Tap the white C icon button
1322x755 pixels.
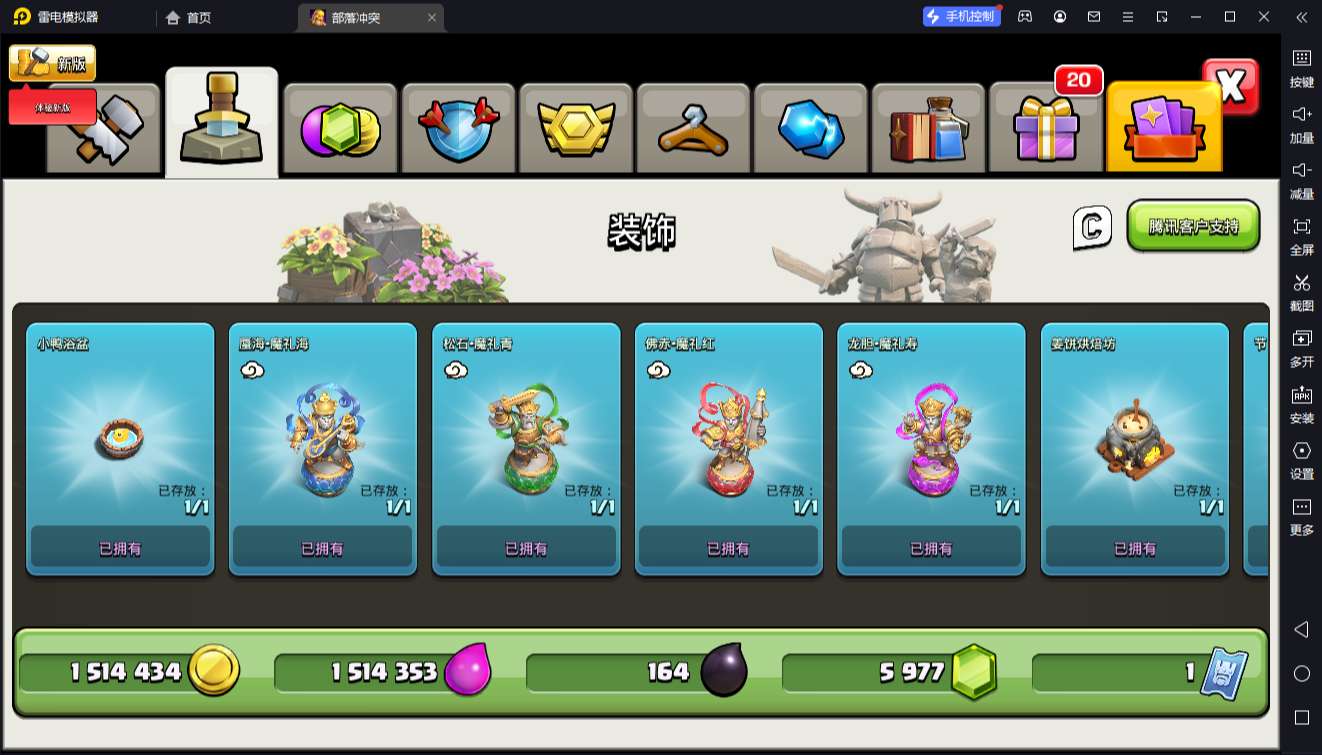click(x=1092, y=227)
